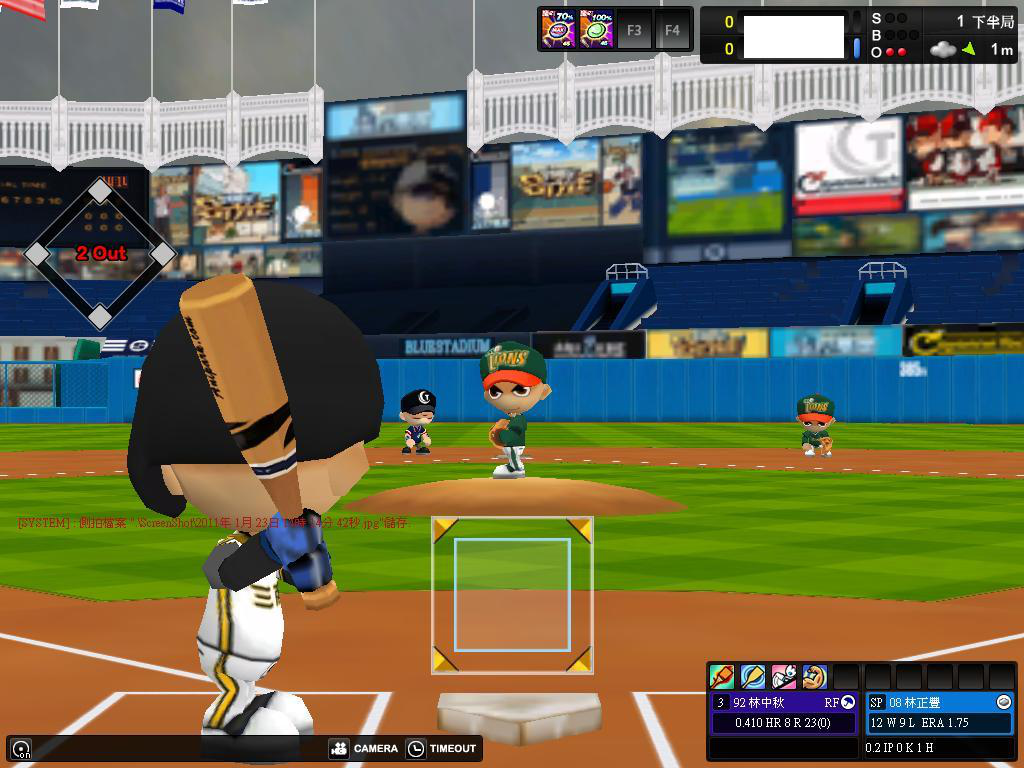Toggle the circular 'on' icon
Viewport: 1024px width, 768px height.
coord(20,748)
